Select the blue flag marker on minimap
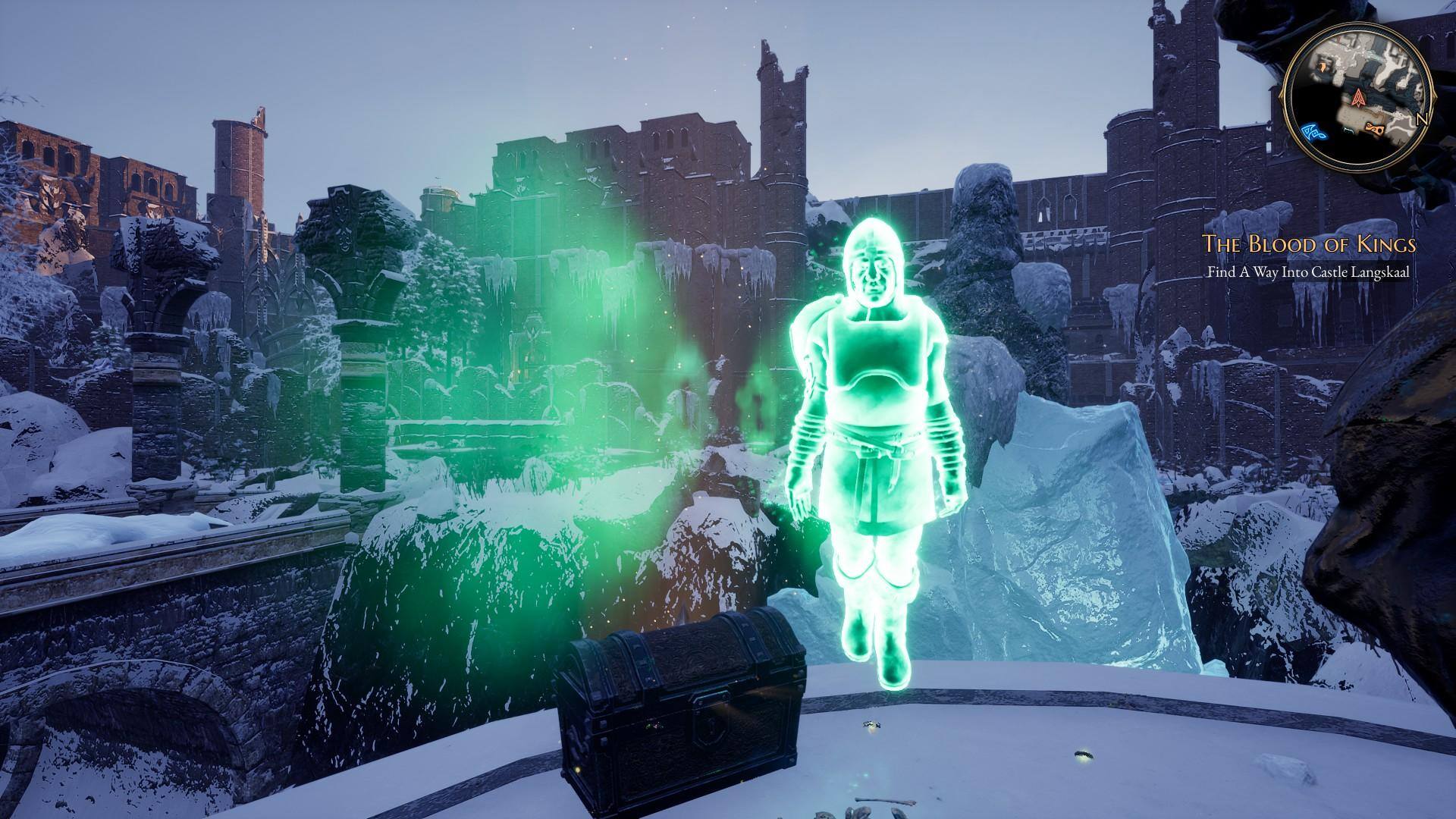 [x=1313, y=133]
